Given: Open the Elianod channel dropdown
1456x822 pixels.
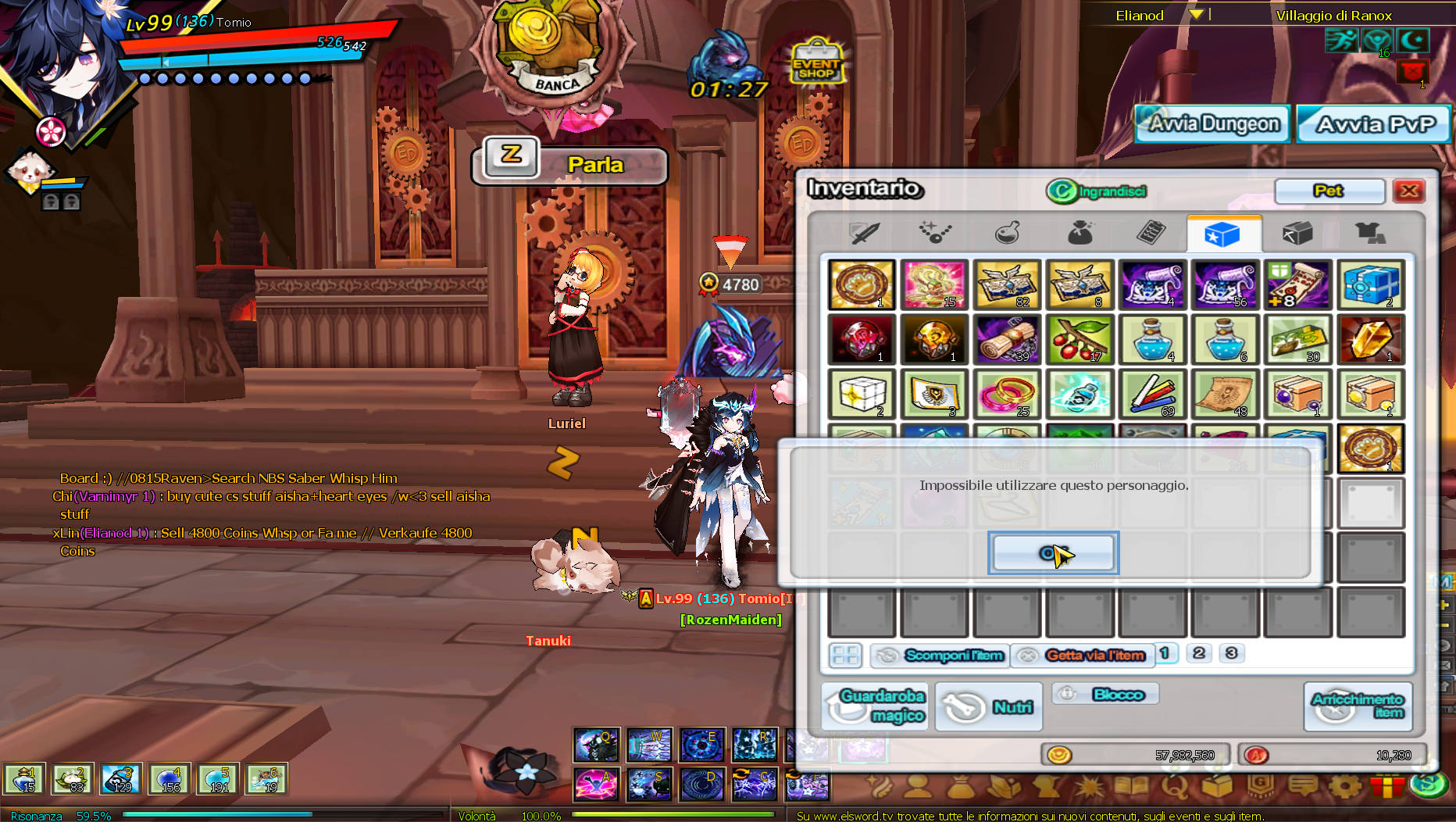Looking at the screenshot, I should [1196, 15].
